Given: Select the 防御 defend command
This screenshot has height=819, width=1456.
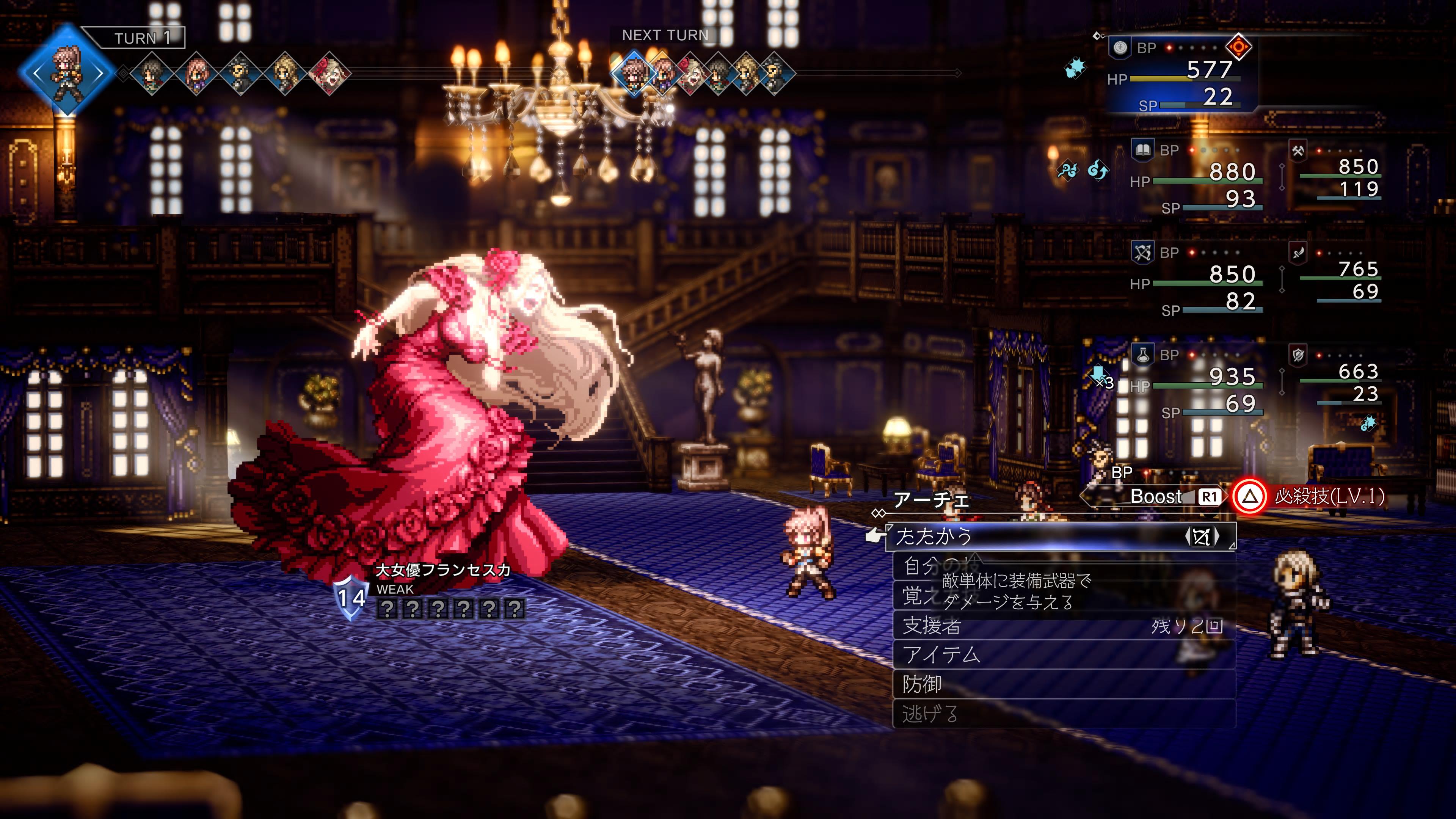Looking at the screenshot, I should [x=923, y=684].
